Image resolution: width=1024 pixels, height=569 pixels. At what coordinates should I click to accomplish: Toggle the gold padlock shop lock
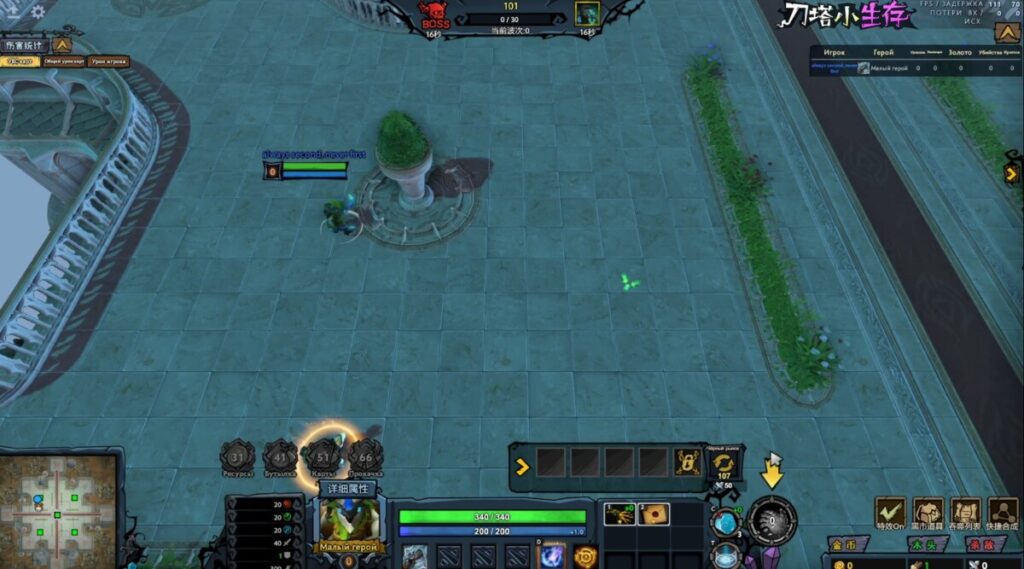click(x=686, y=462)
